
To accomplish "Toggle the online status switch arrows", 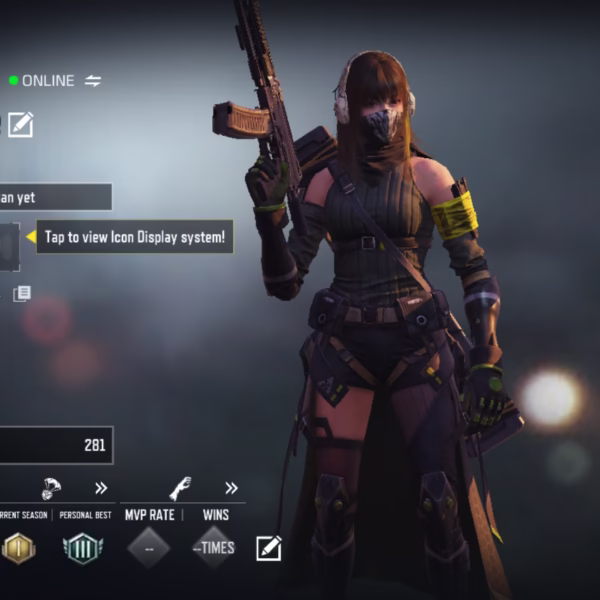I will point(93,81).
